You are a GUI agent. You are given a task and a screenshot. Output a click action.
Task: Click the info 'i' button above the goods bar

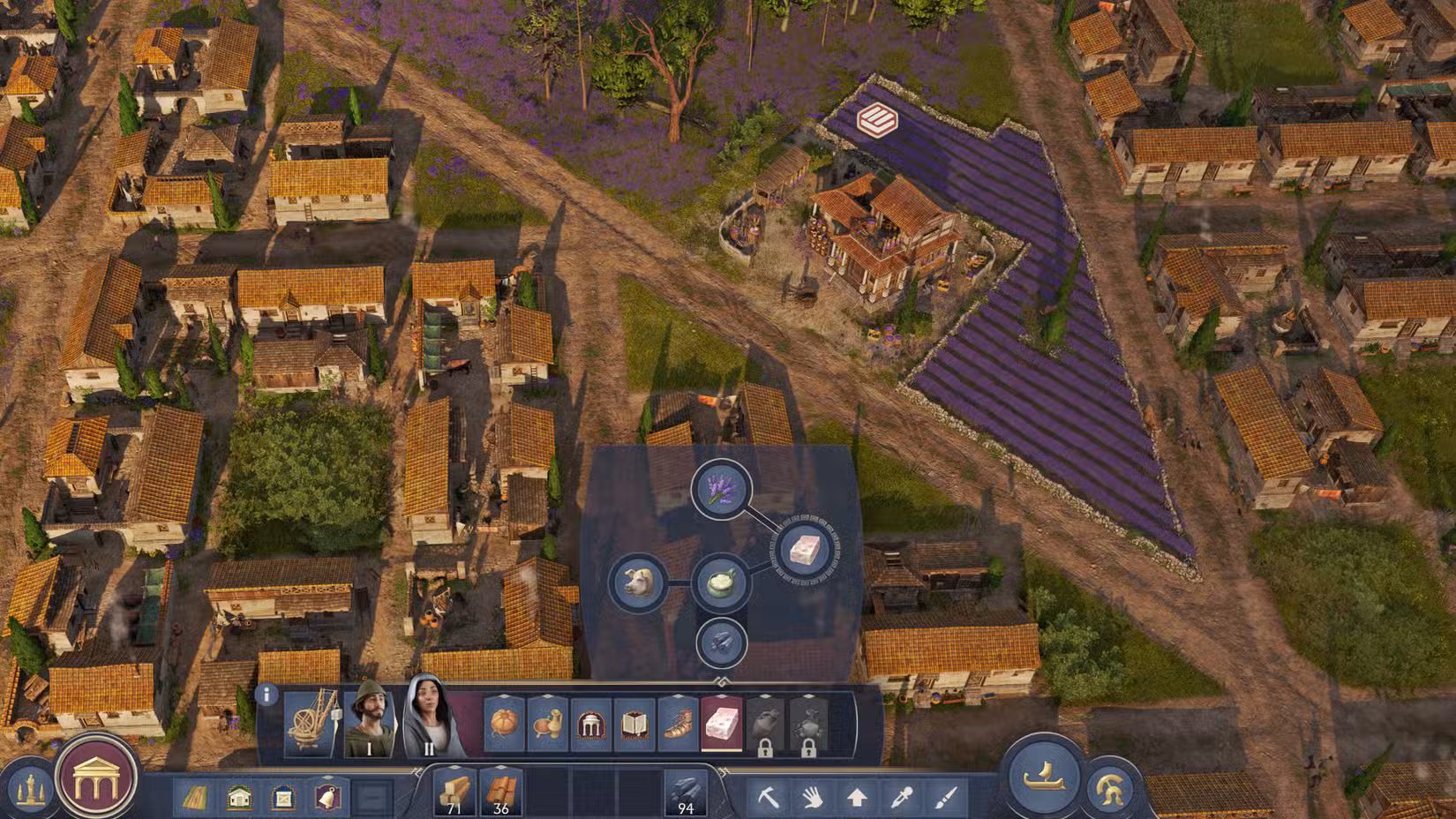[266, 694]
